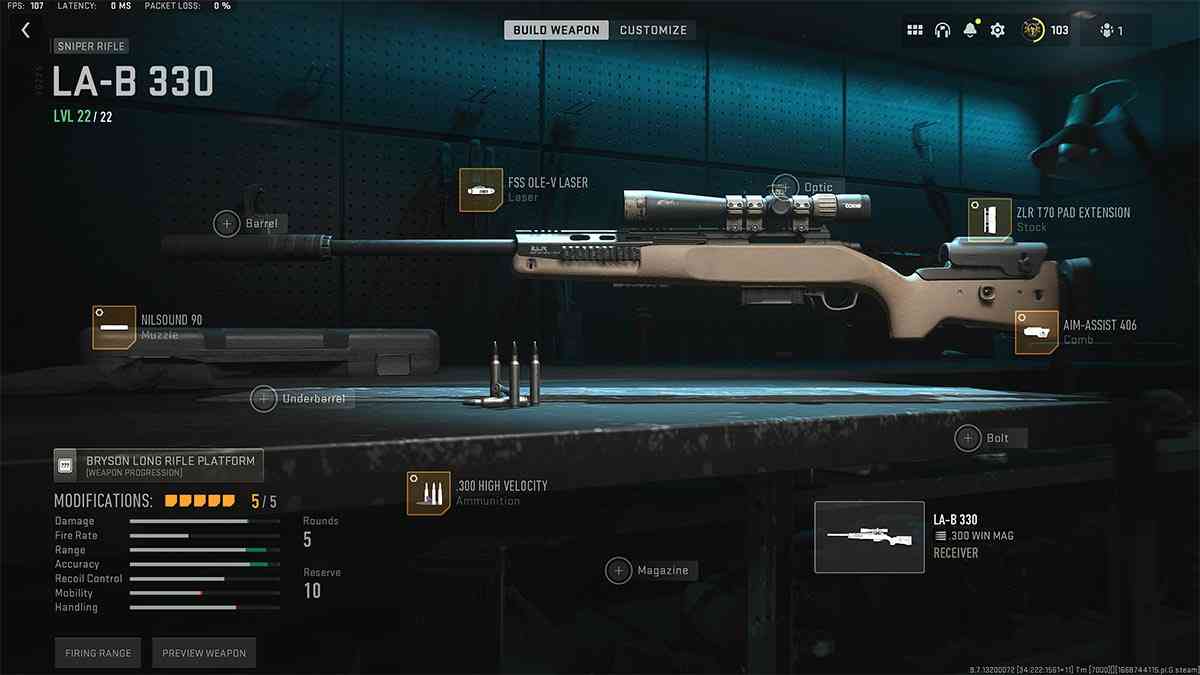Open the grid menu icon
Screen dimensions: 1200x675
[914, 30]
